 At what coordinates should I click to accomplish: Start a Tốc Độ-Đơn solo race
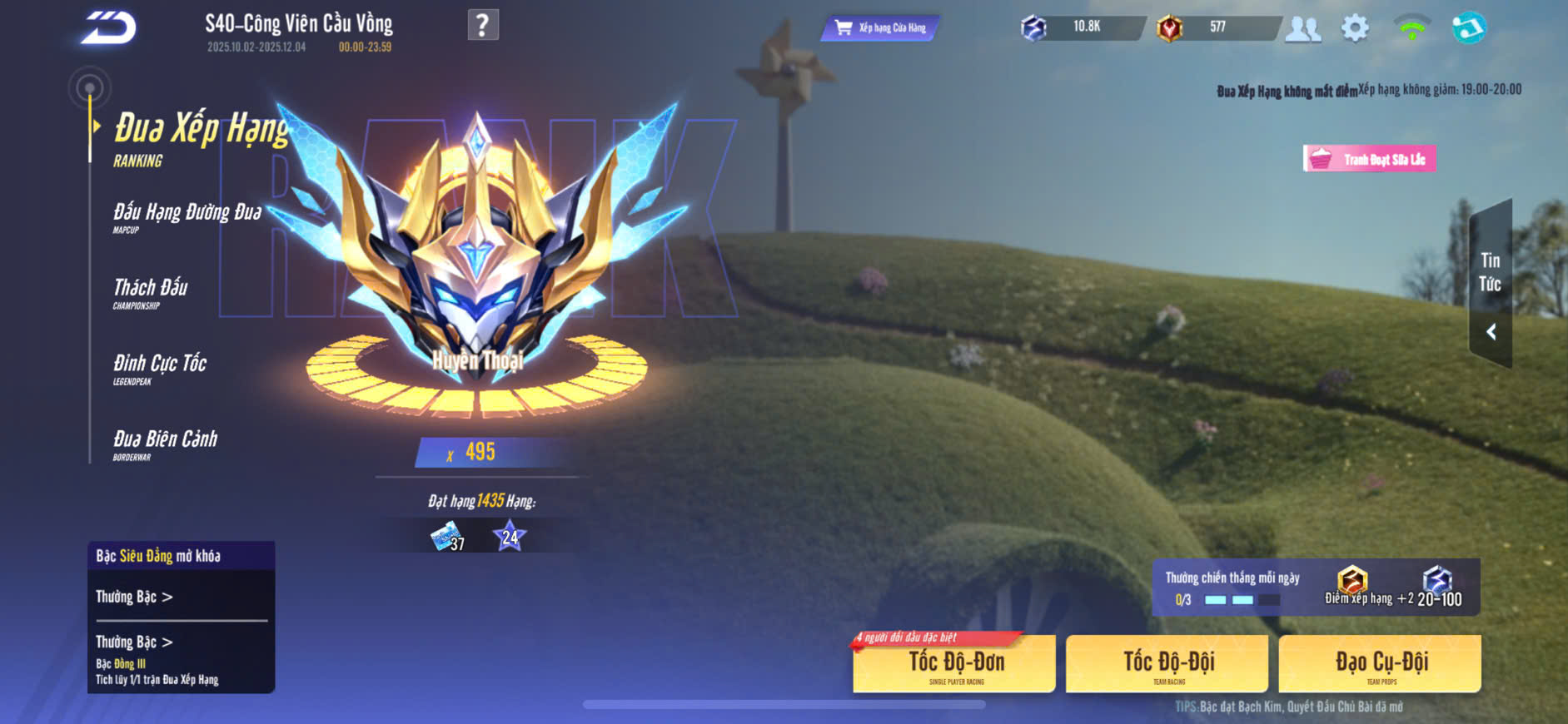coord(954,664)
